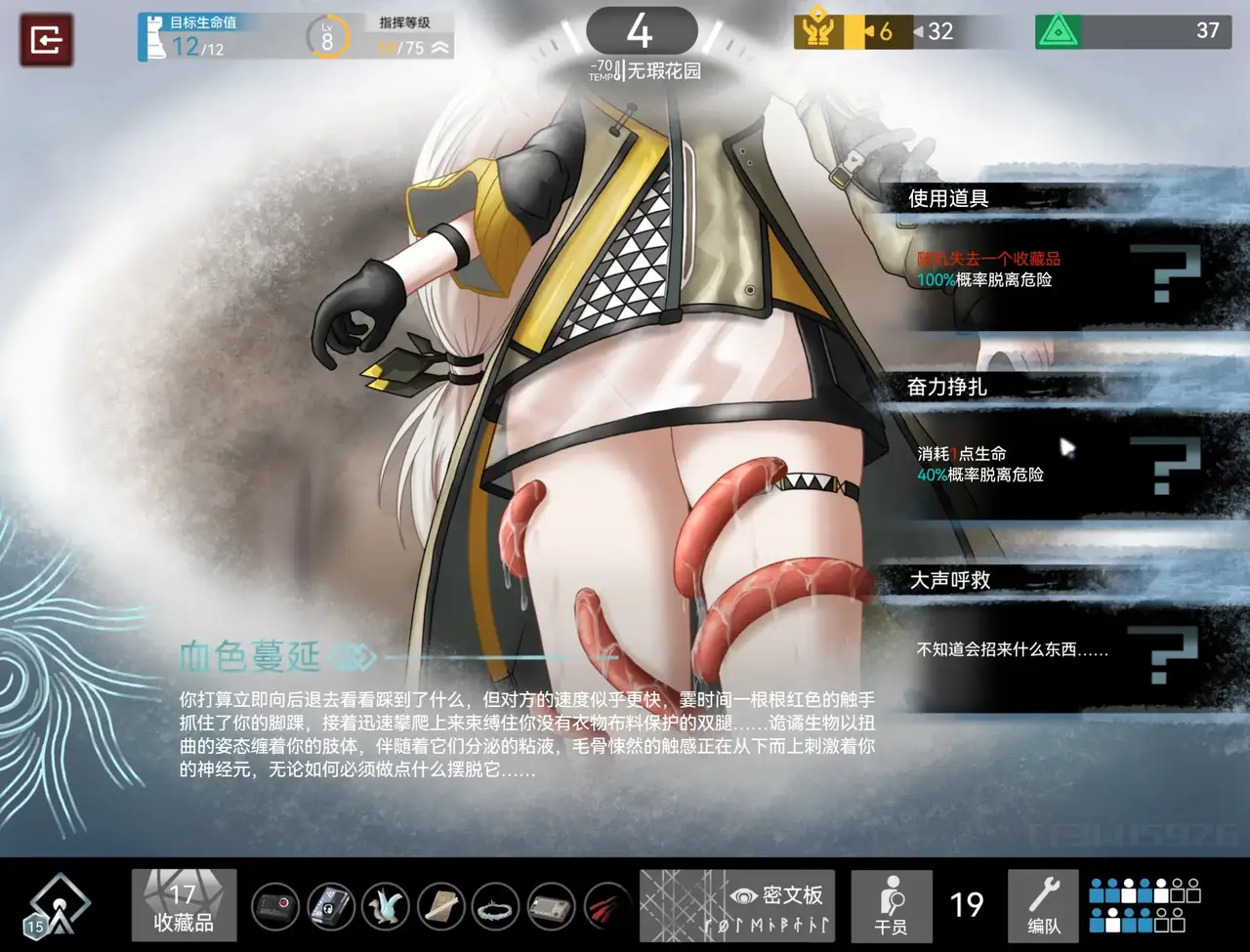Select the paper scroll collectible icon

442,906
